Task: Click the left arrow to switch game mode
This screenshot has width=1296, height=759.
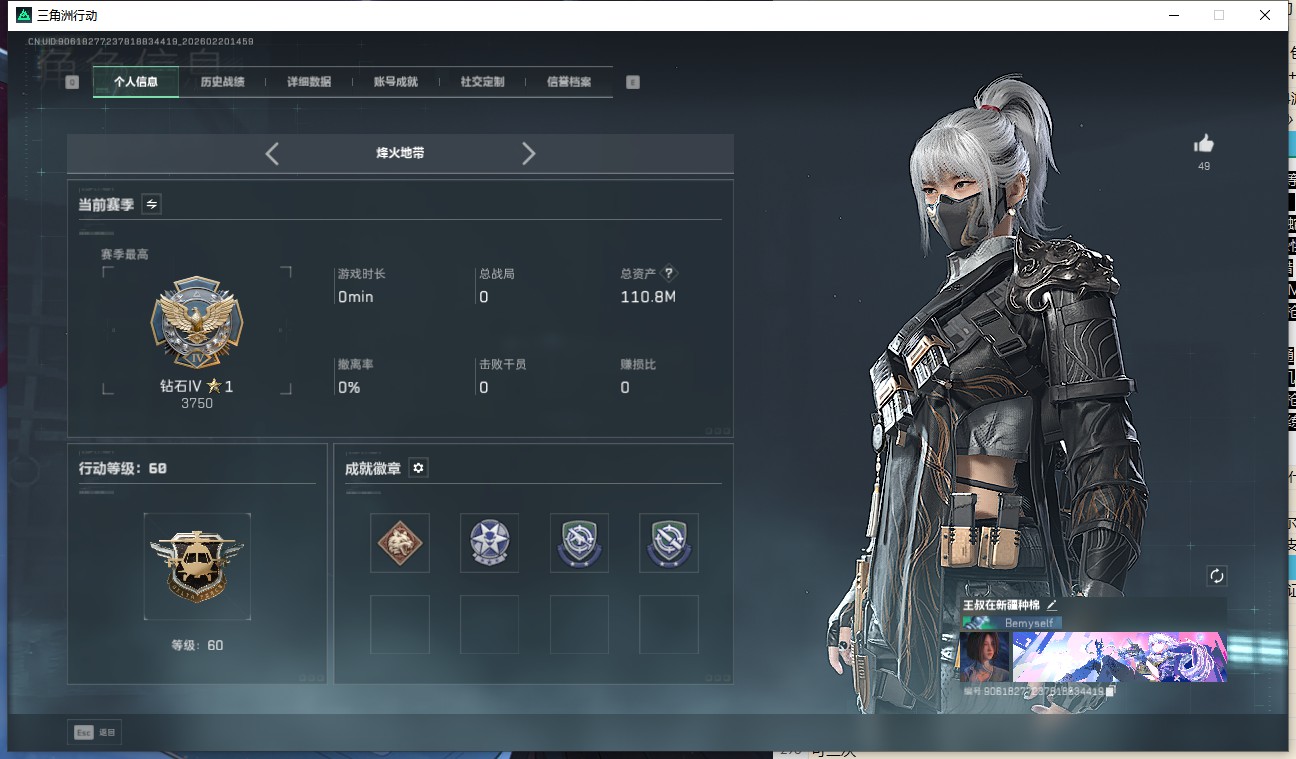Action: point(271,153)
